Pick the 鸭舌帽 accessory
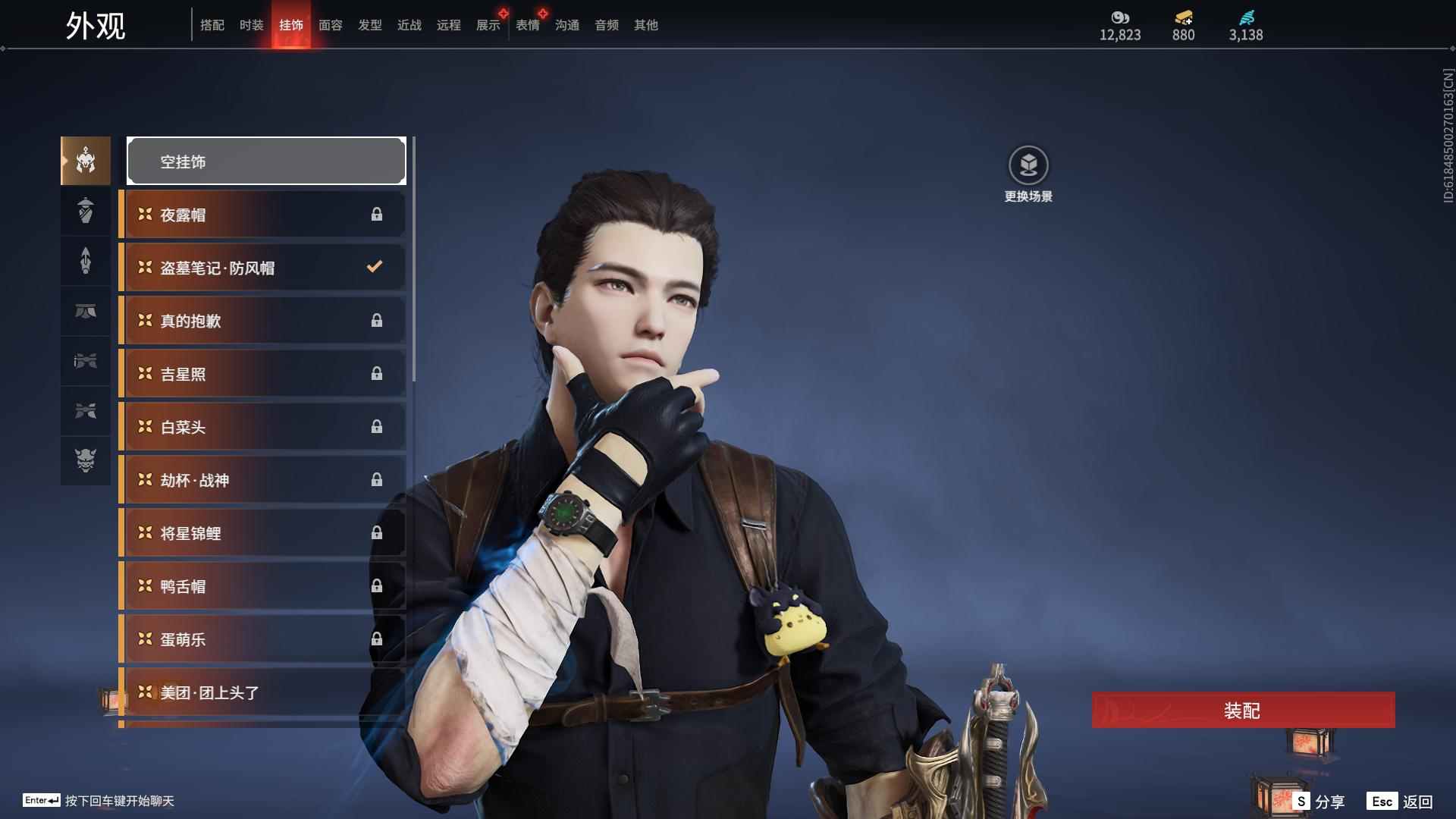This screenshot has height=819, width=1456. tap(262, 586)
